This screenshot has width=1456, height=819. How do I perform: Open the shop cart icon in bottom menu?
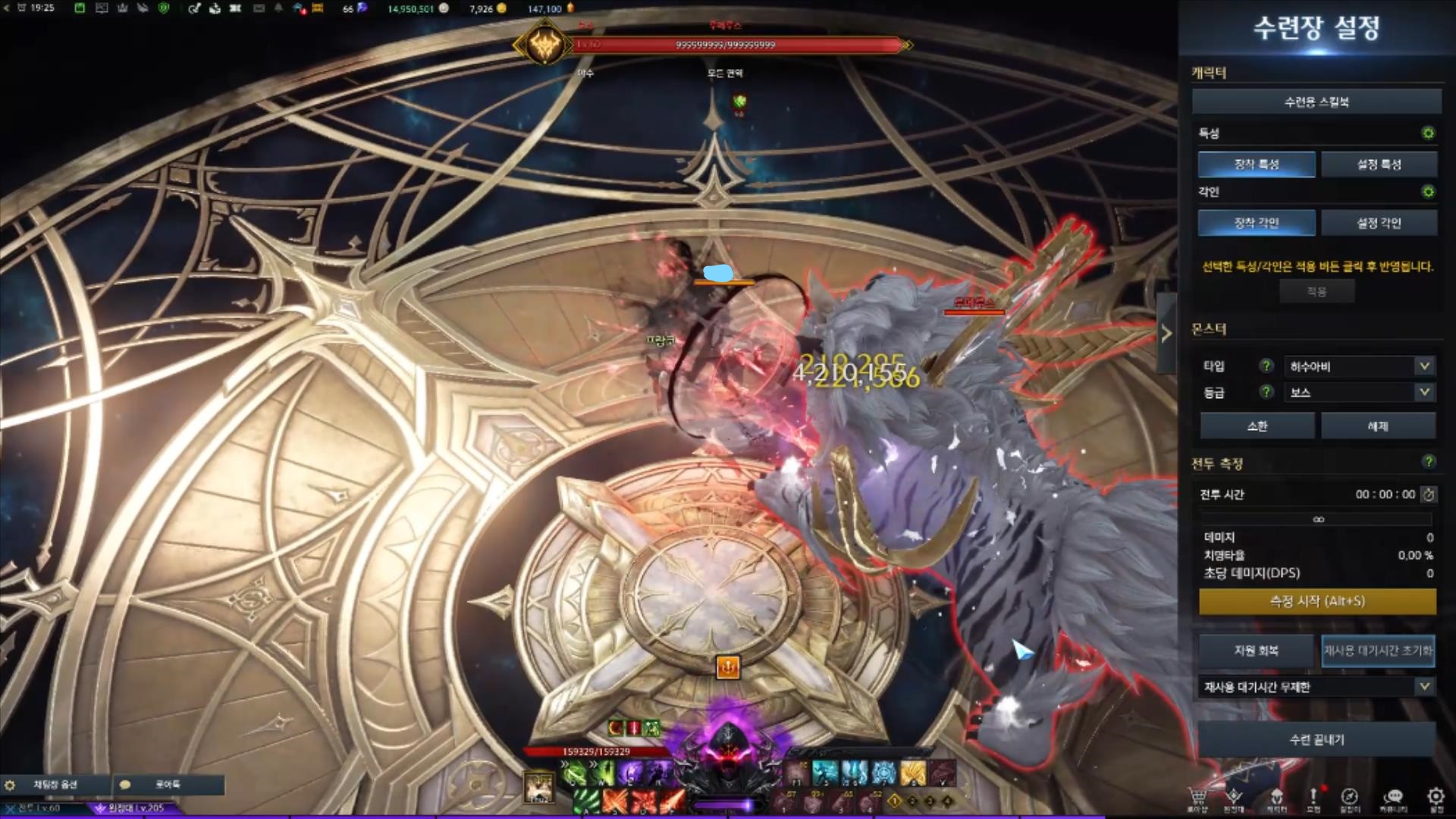click(x=1197, y=797)
